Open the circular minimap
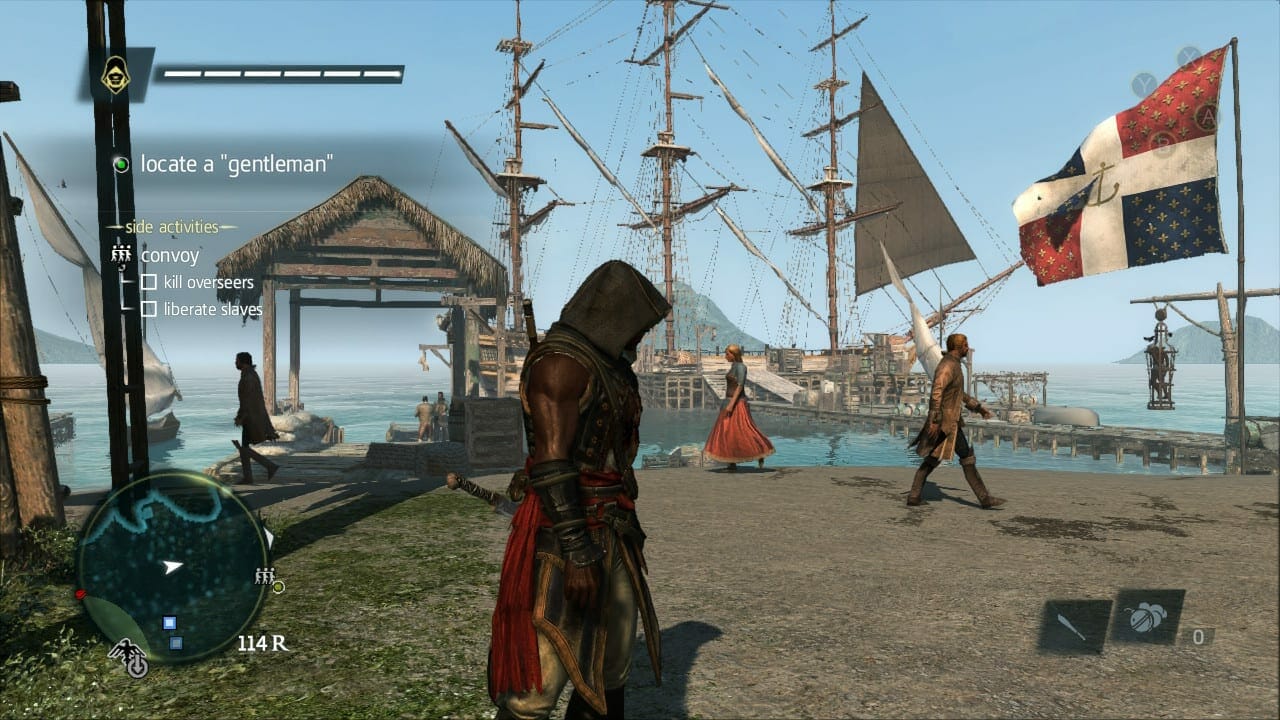This screenshot has height=720, width=1280. pyautogui.click(x=174, y=566)
